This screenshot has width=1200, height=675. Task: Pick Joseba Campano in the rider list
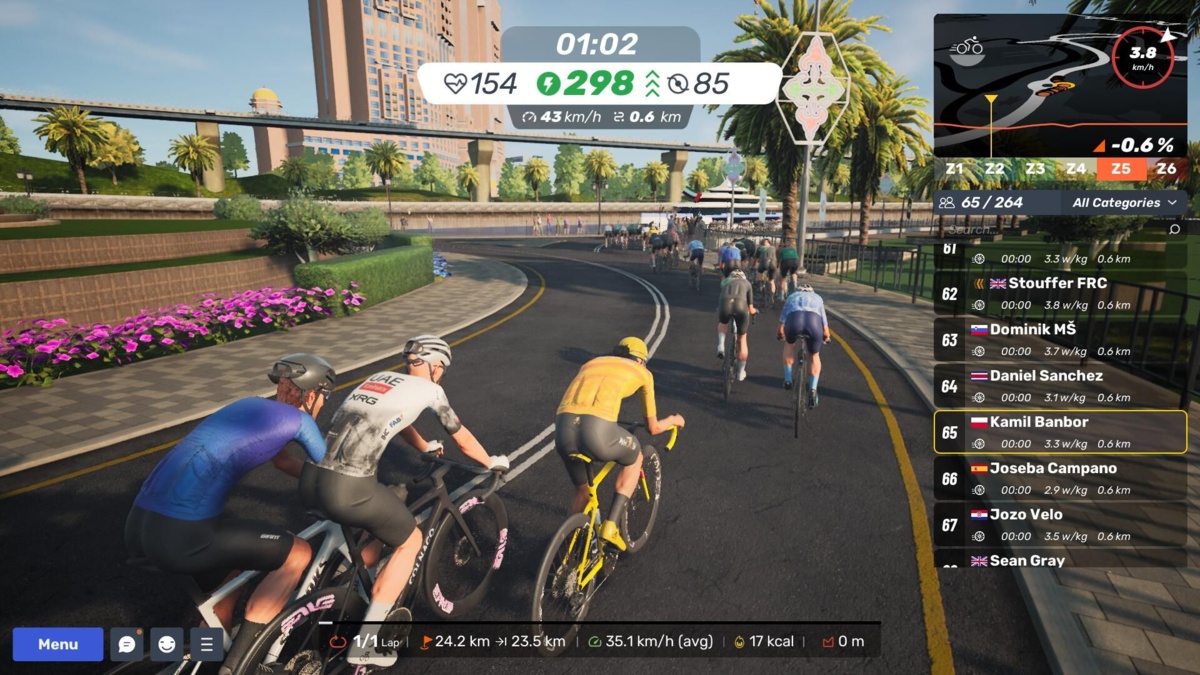[1060, 478]
